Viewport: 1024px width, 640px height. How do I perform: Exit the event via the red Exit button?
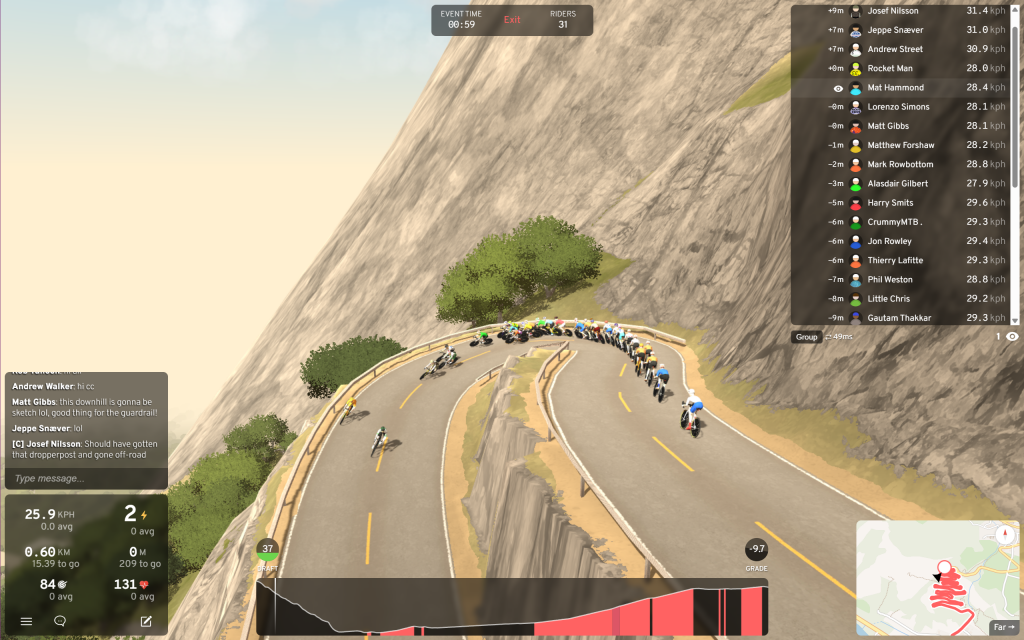[512, 20]
